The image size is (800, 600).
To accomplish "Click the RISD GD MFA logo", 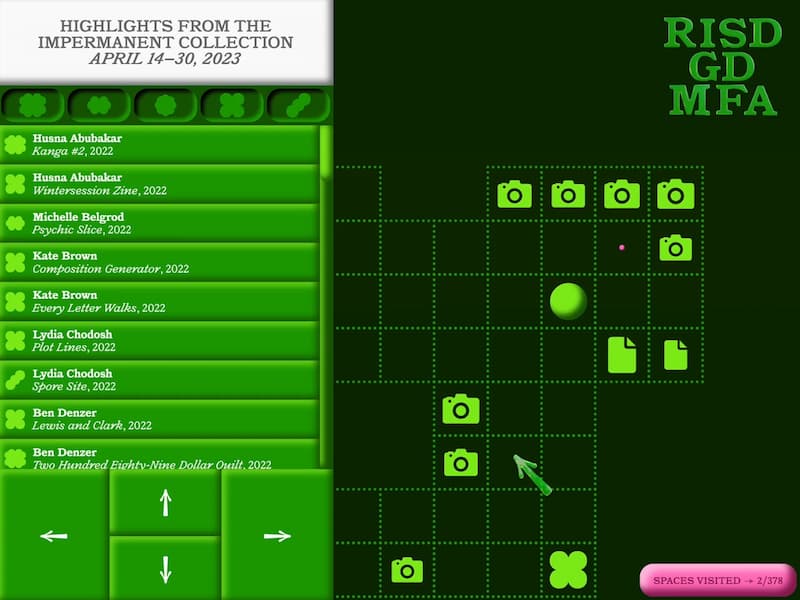I will click(722, 66).
